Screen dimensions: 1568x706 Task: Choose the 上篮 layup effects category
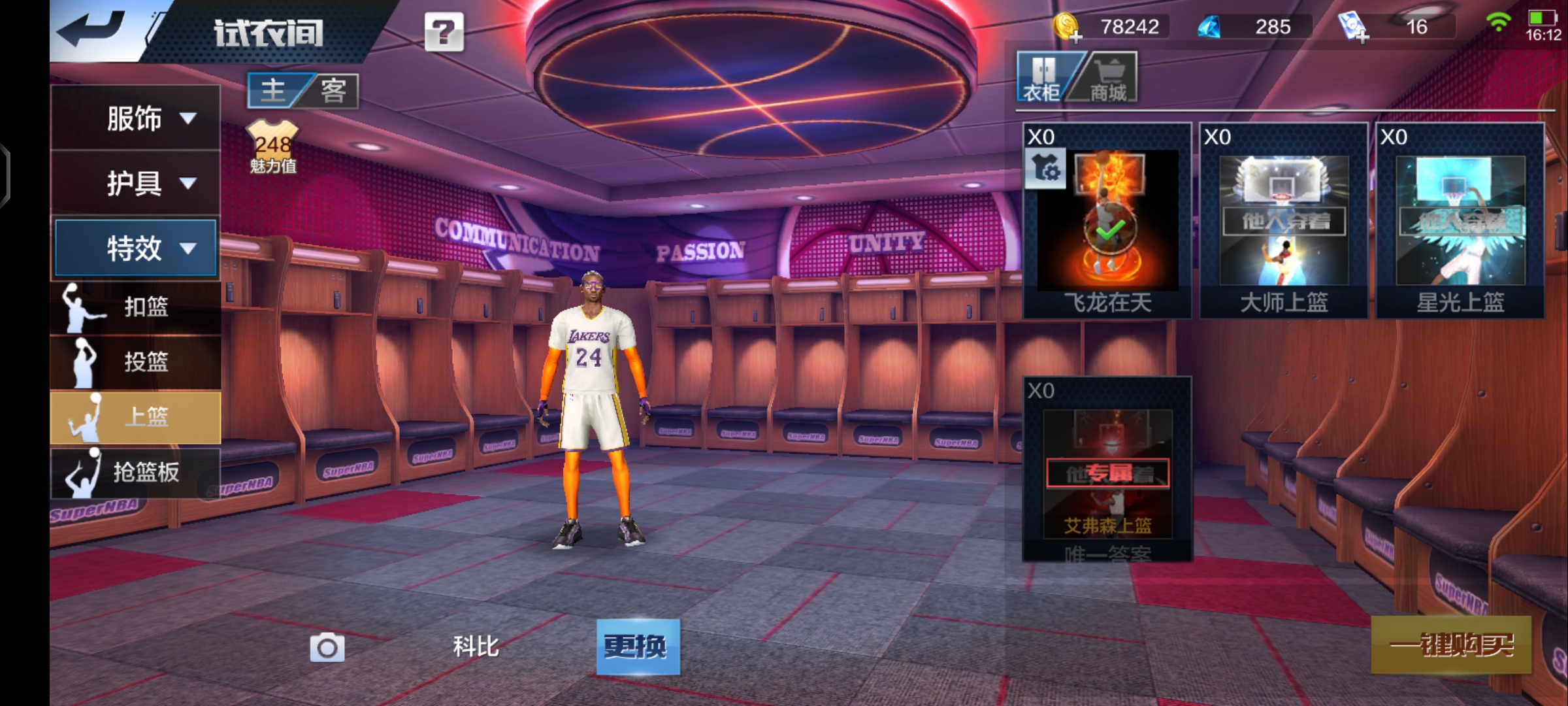tap(136, 417)
